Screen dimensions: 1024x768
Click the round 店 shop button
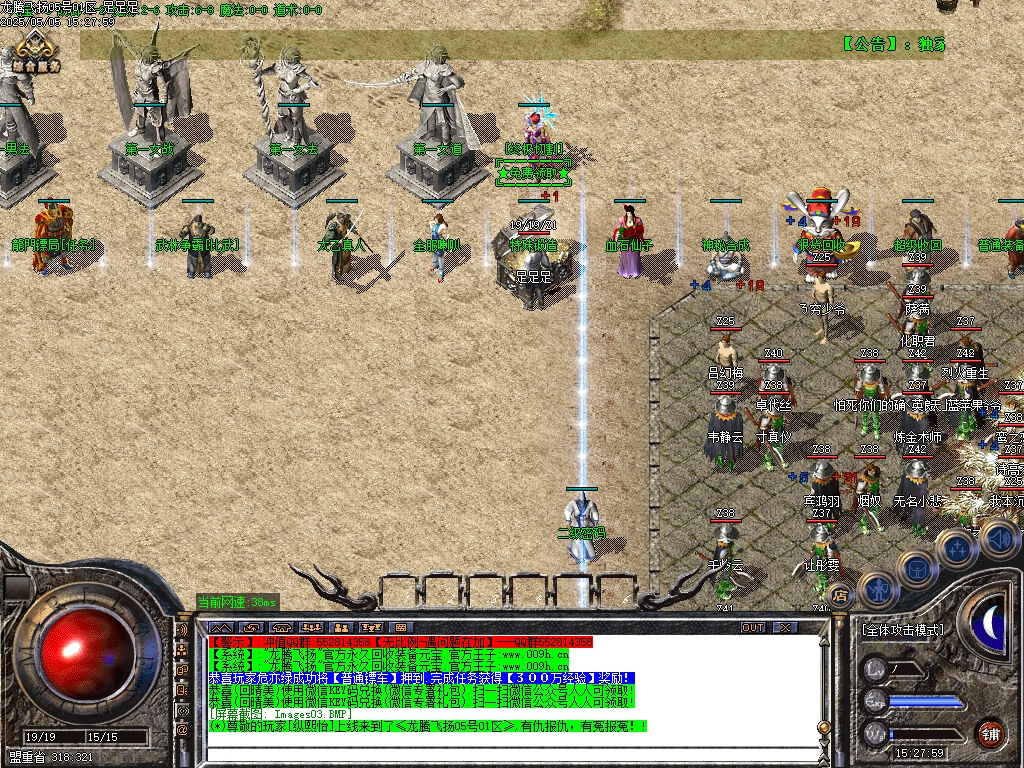[841, 594]
